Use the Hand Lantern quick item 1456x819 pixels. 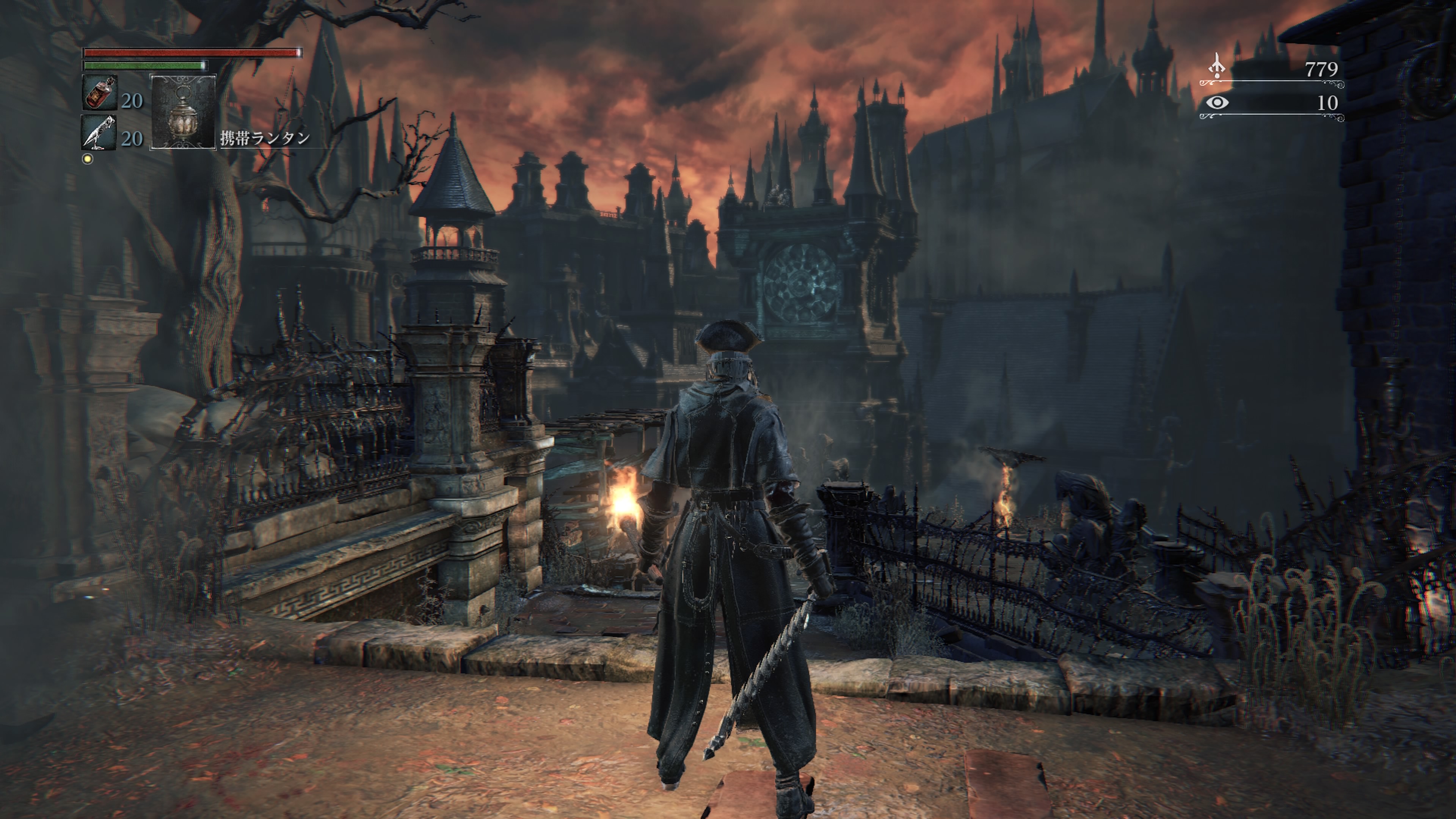click(x=183, y=111)
